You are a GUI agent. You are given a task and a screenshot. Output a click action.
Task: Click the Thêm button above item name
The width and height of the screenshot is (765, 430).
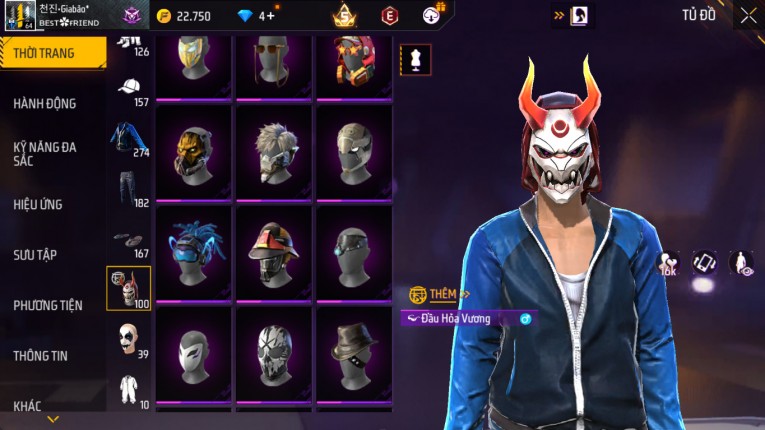click(440, 294)
